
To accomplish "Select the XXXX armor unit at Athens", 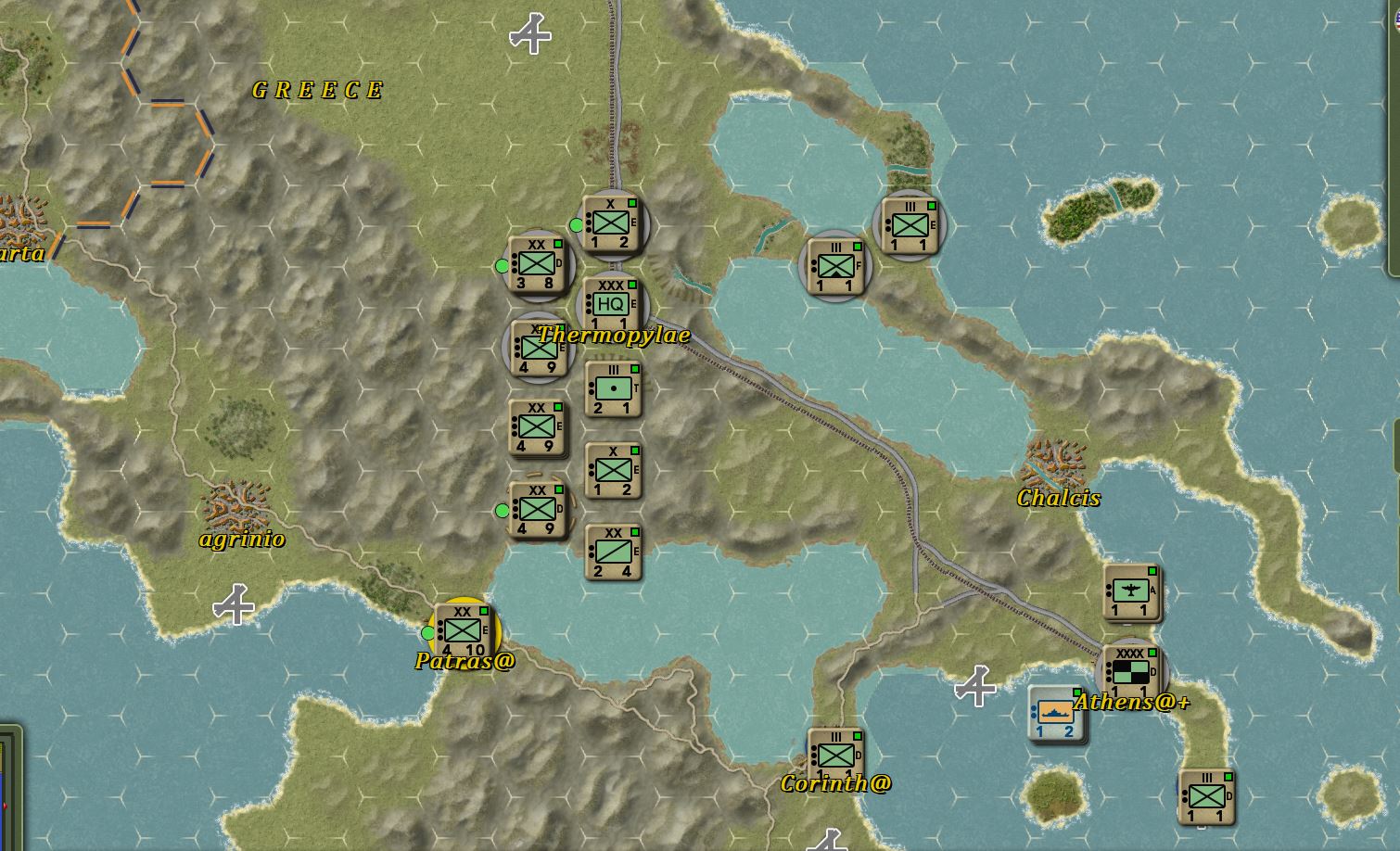I will click(1130, 669).
